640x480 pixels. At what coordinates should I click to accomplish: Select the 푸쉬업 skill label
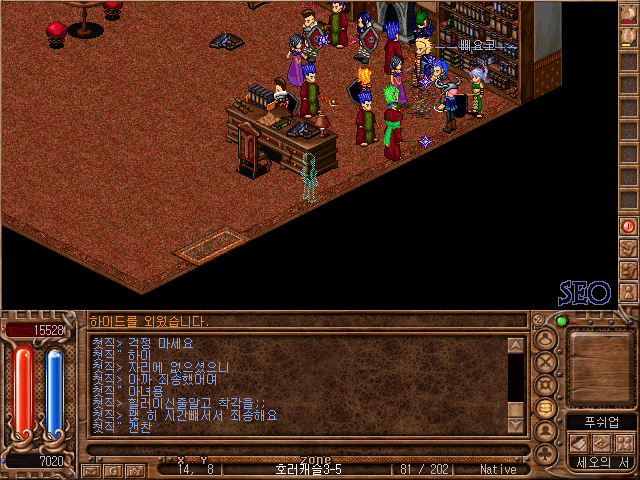click(x=601, y=422)
